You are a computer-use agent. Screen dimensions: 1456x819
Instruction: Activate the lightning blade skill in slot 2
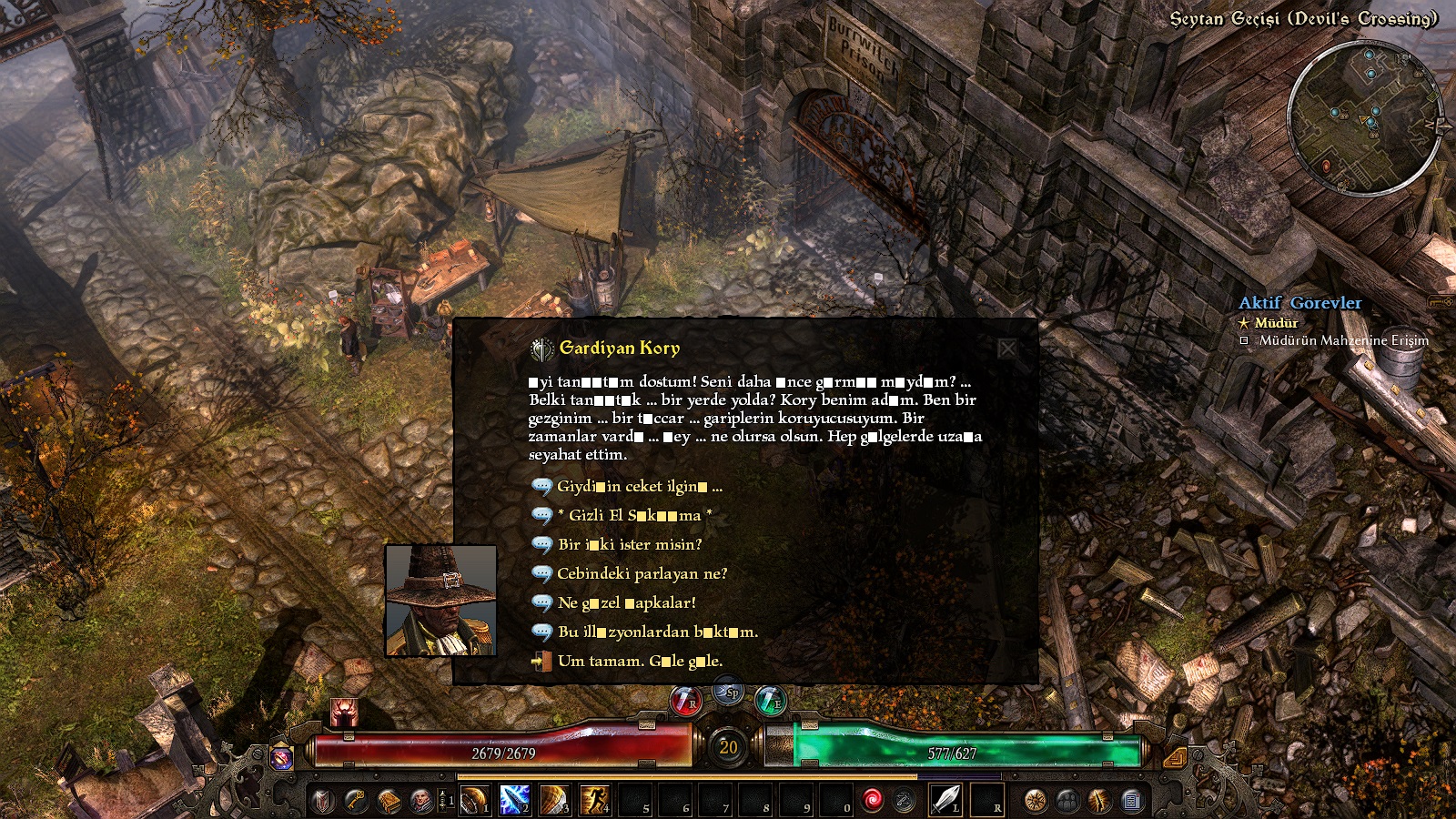(514, 800)
